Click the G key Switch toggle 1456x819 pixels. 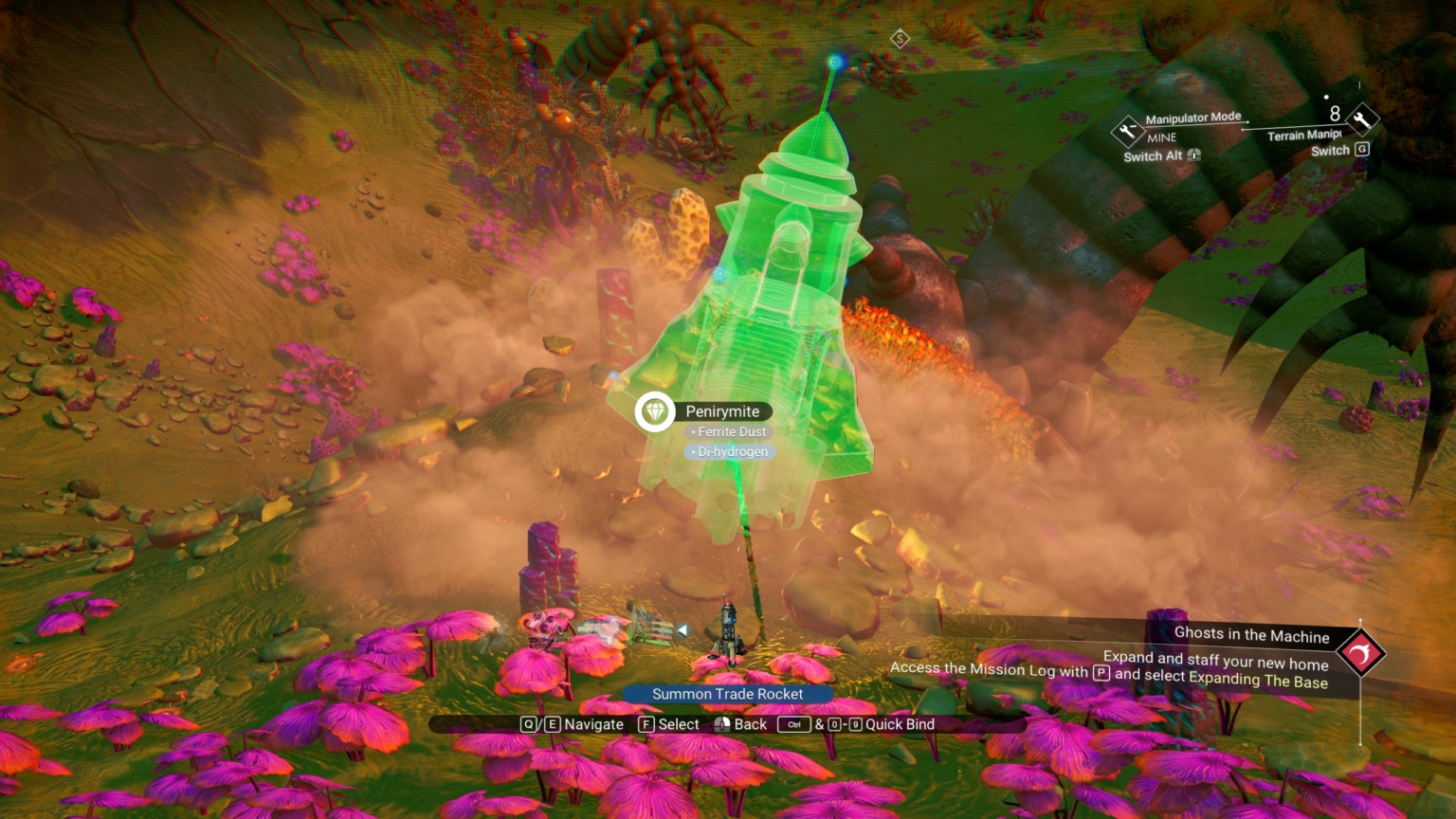tap(1361, 149)
